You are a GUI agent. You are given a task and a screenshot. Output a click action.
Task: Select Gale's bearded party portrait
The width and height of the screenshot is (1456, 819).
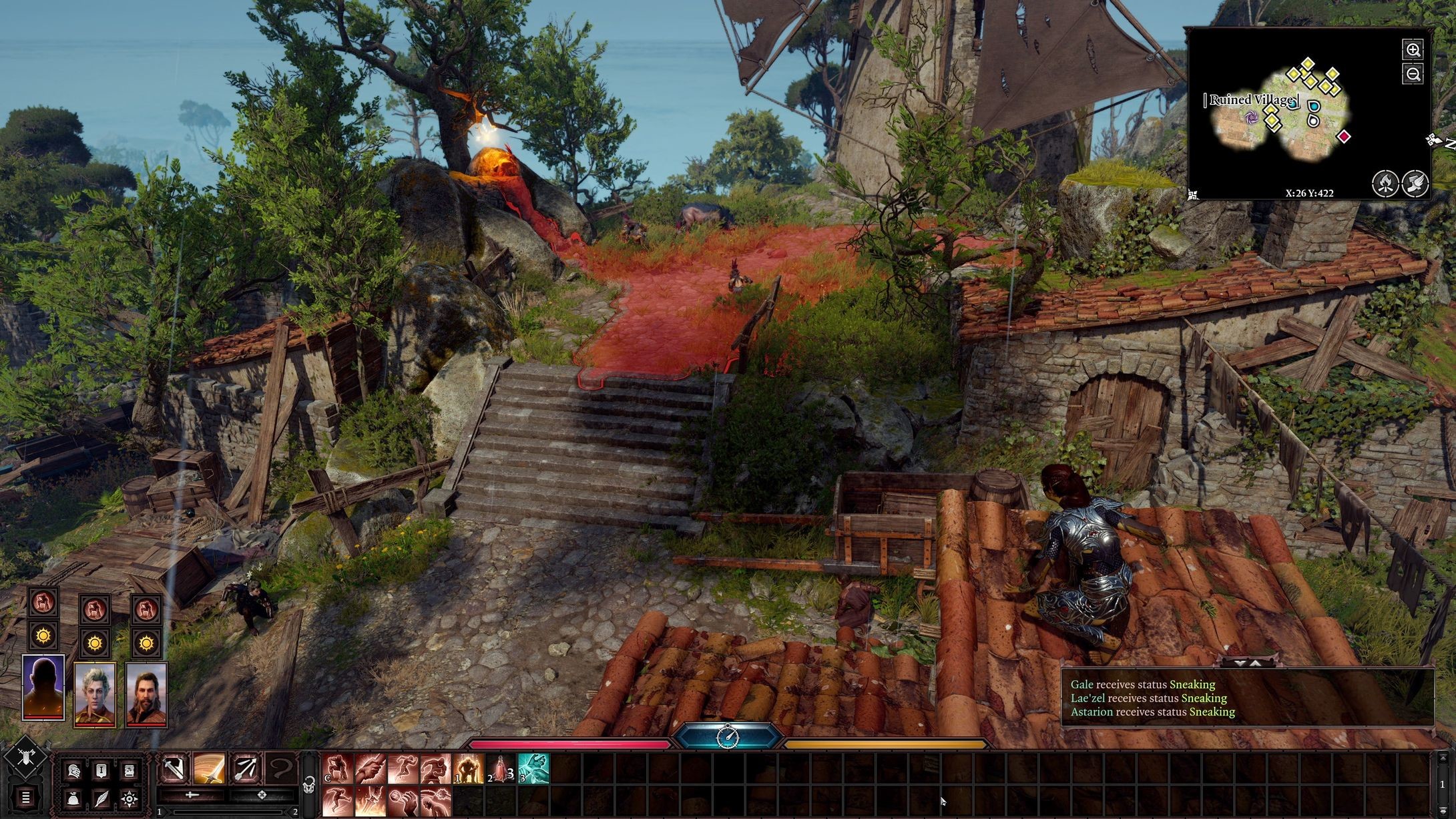click(146, 694)
